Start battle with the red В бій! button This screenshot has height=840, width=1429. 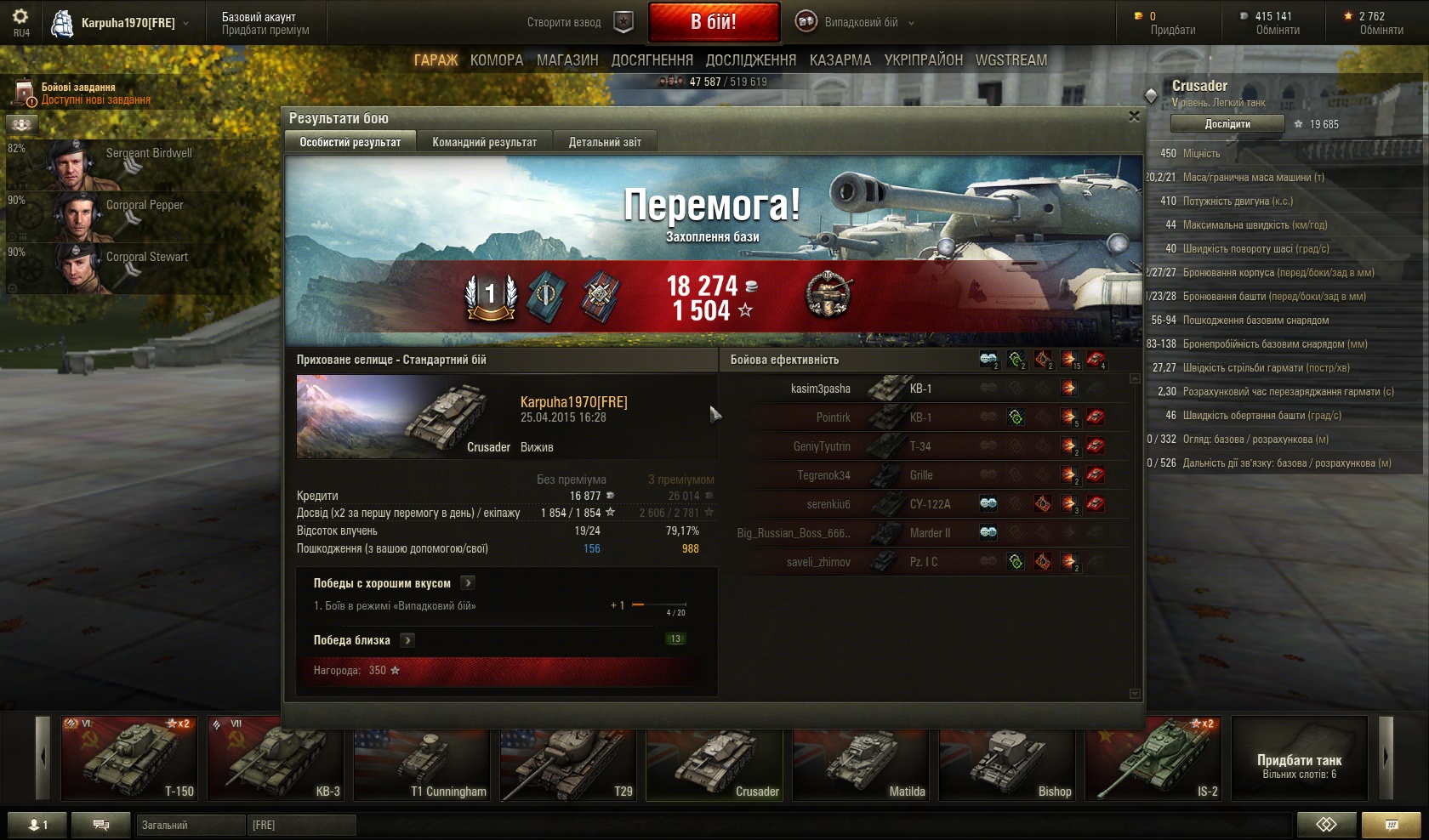click(x=714, y=22)
